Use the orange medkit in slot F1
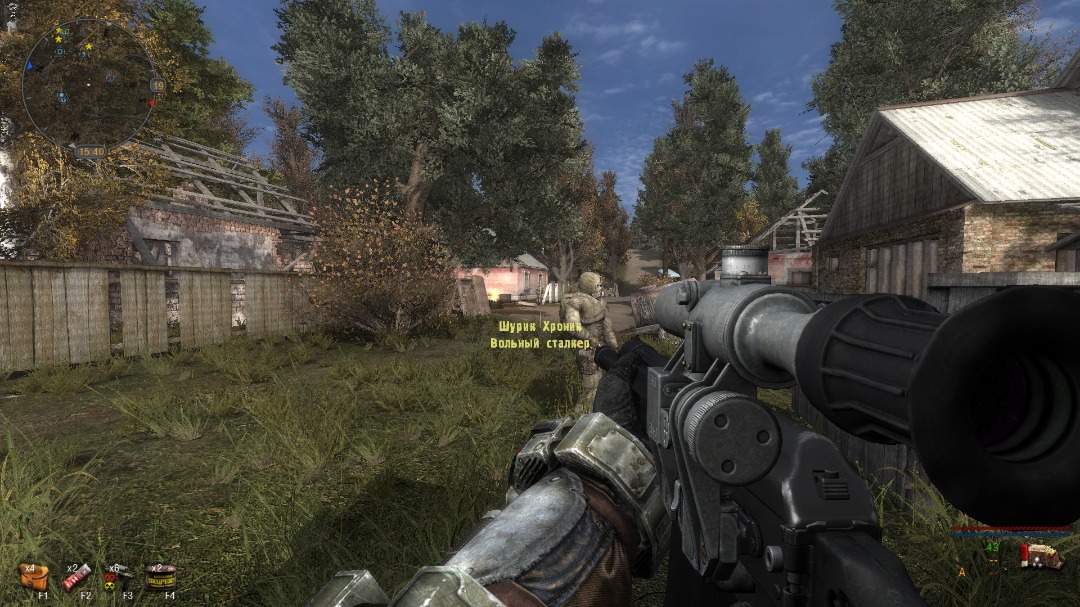The image size is (1080, 607). (33, 577)
